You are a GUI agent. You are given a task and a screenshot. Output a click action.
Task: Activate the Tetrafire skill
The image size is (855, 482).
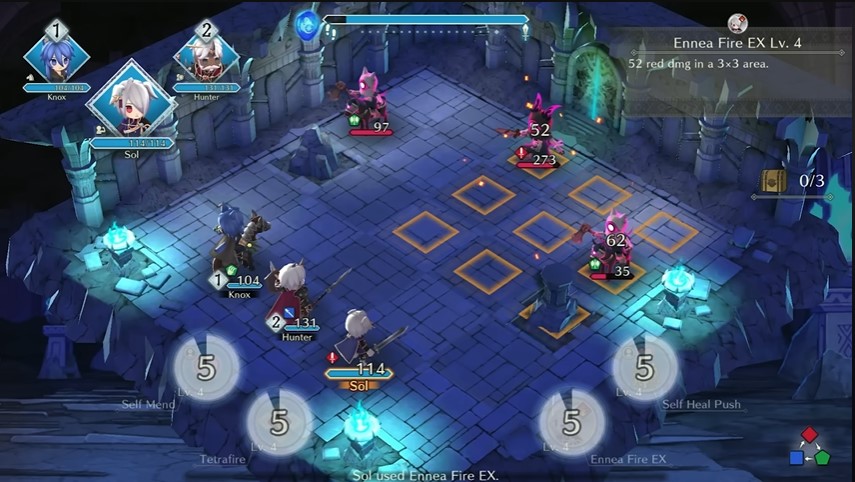tap(279, 422)
